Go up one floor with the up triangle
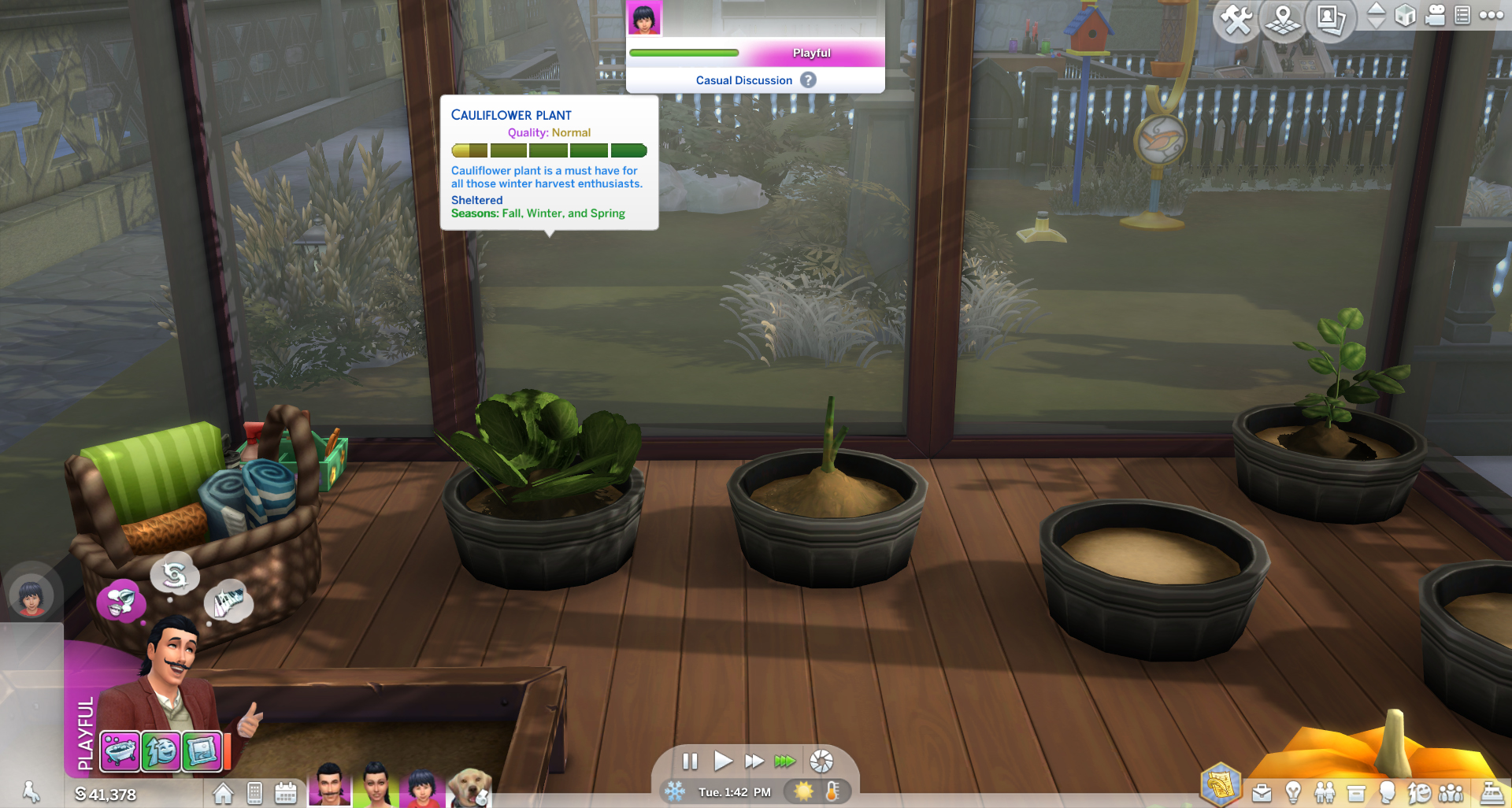The height and width of the screenshot is (808, 1512). click(x=1377, y=10)
